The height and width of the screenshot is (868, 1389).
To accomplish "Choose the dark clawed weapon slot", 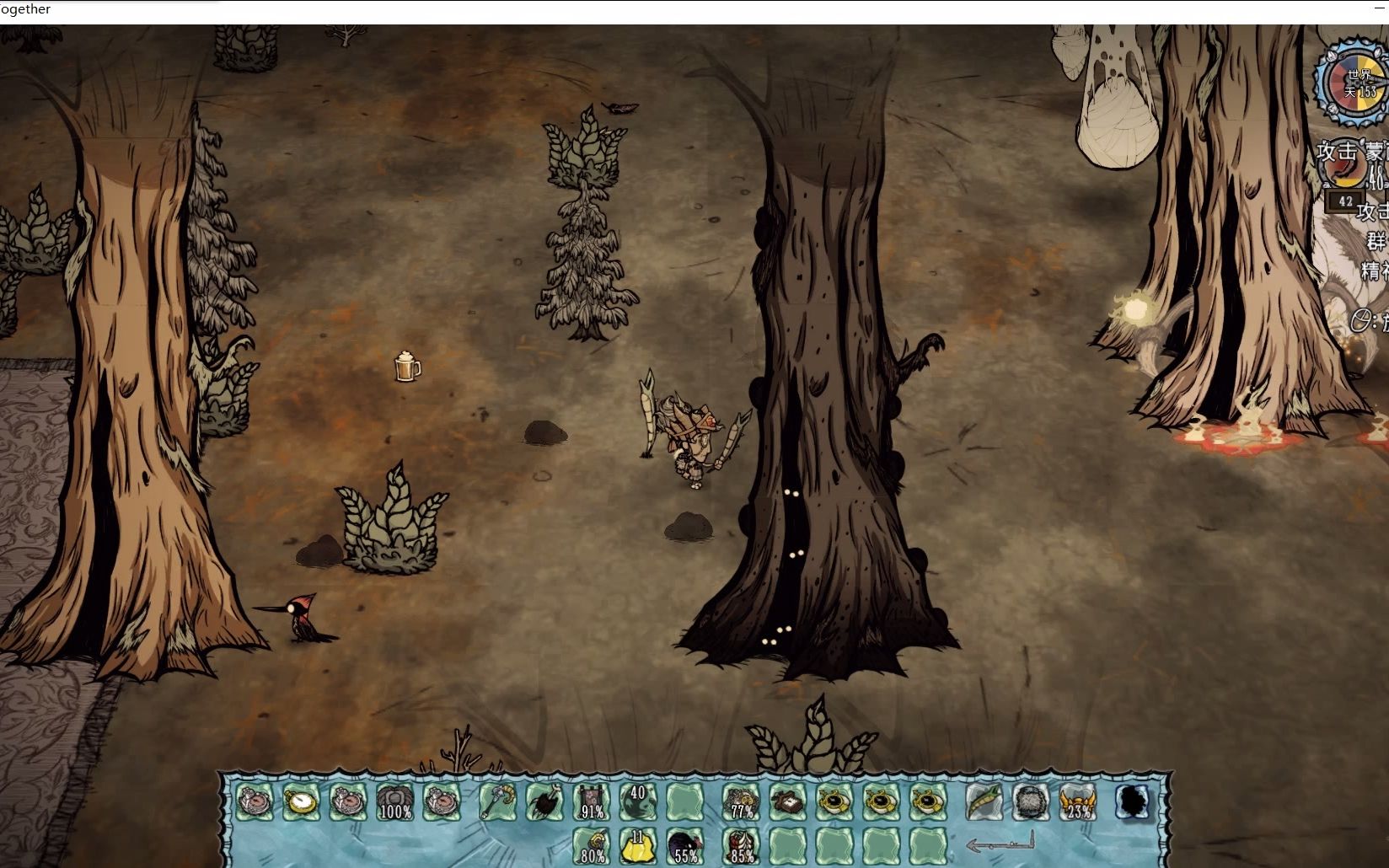I will point(544,801).
